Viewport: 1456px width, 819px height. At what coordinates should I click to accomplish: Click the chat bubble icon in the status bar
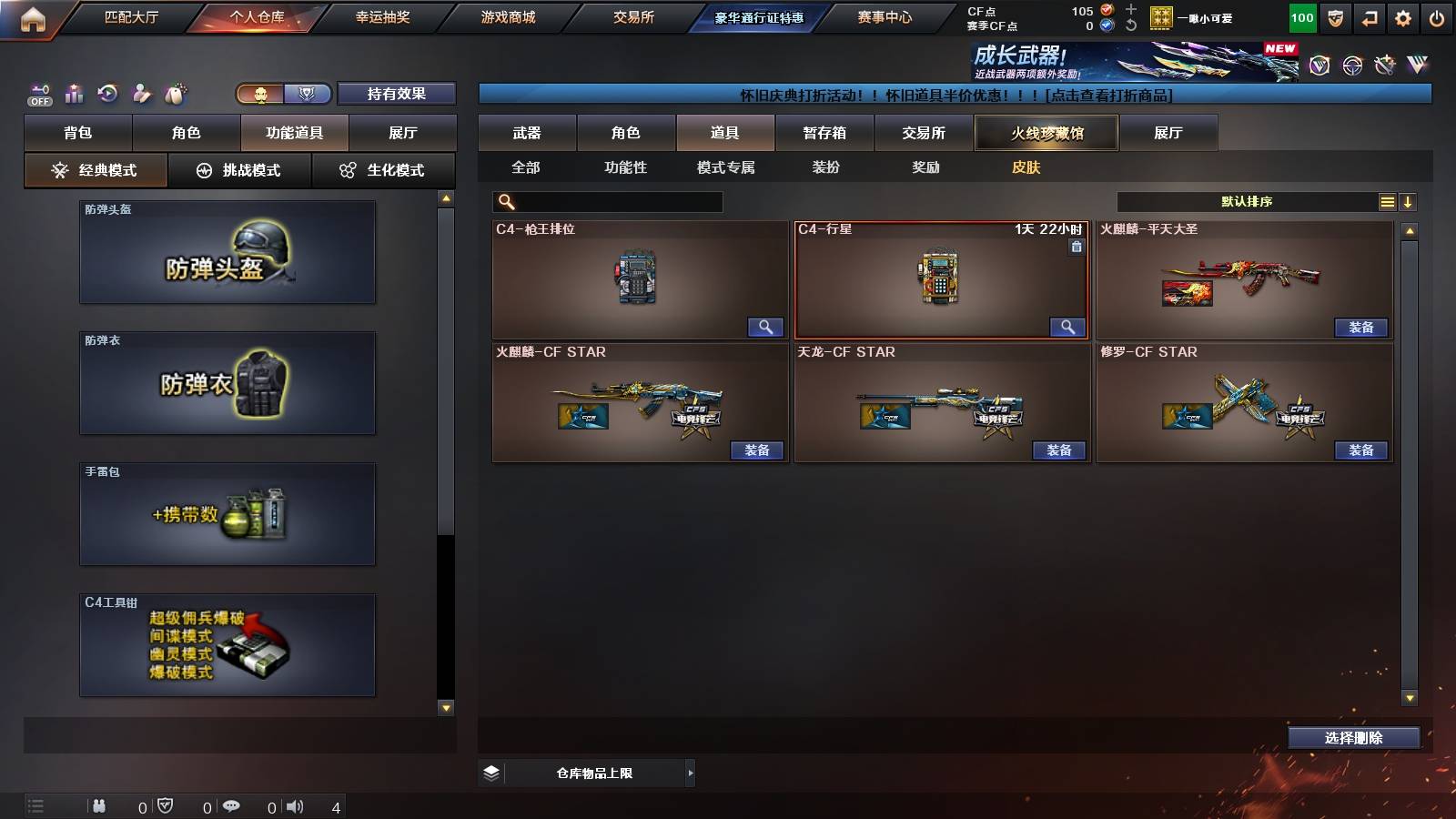(233, 806)
